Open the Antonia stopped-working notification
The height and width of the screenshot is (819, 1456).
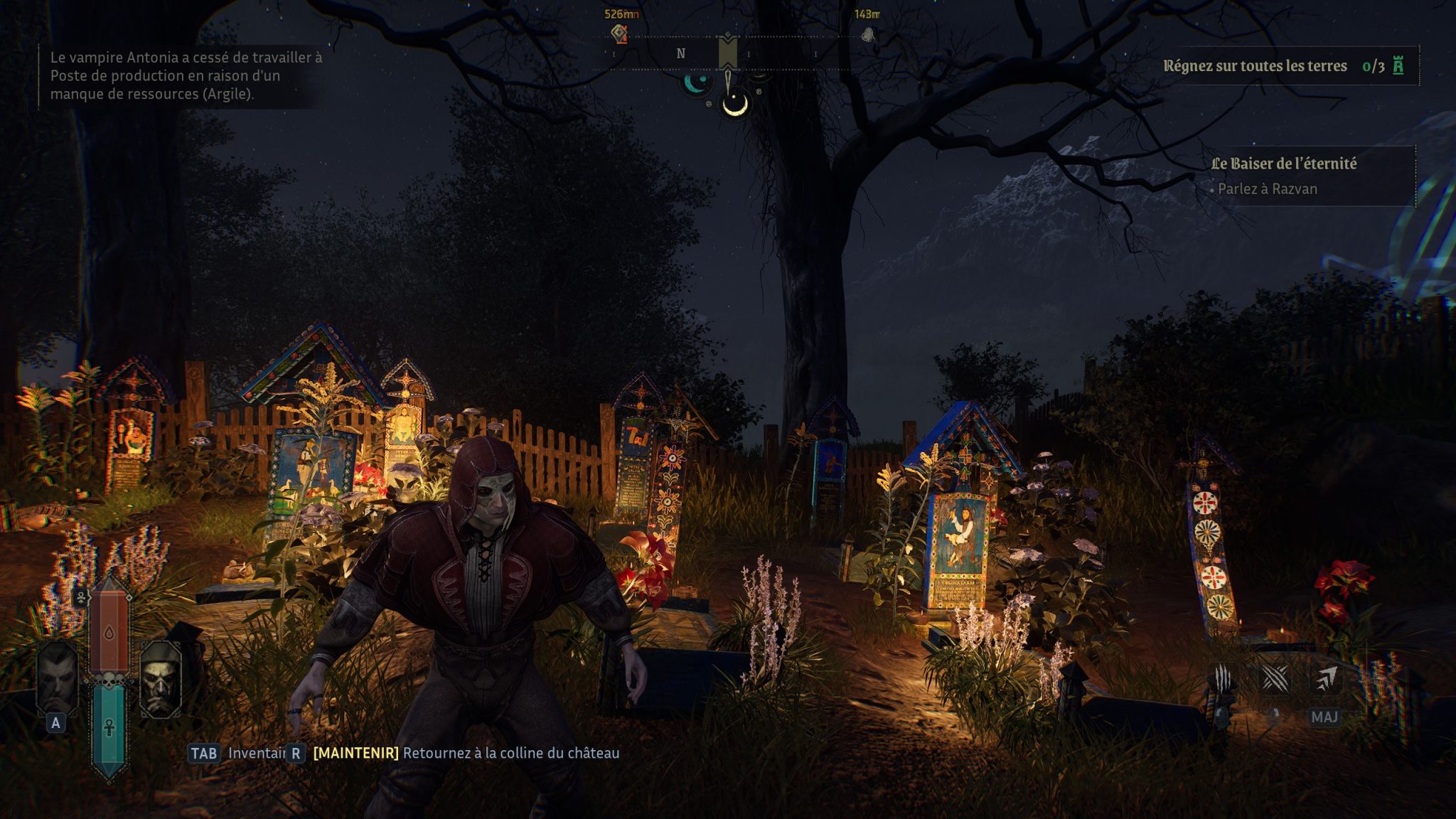(x=186, y=75)
